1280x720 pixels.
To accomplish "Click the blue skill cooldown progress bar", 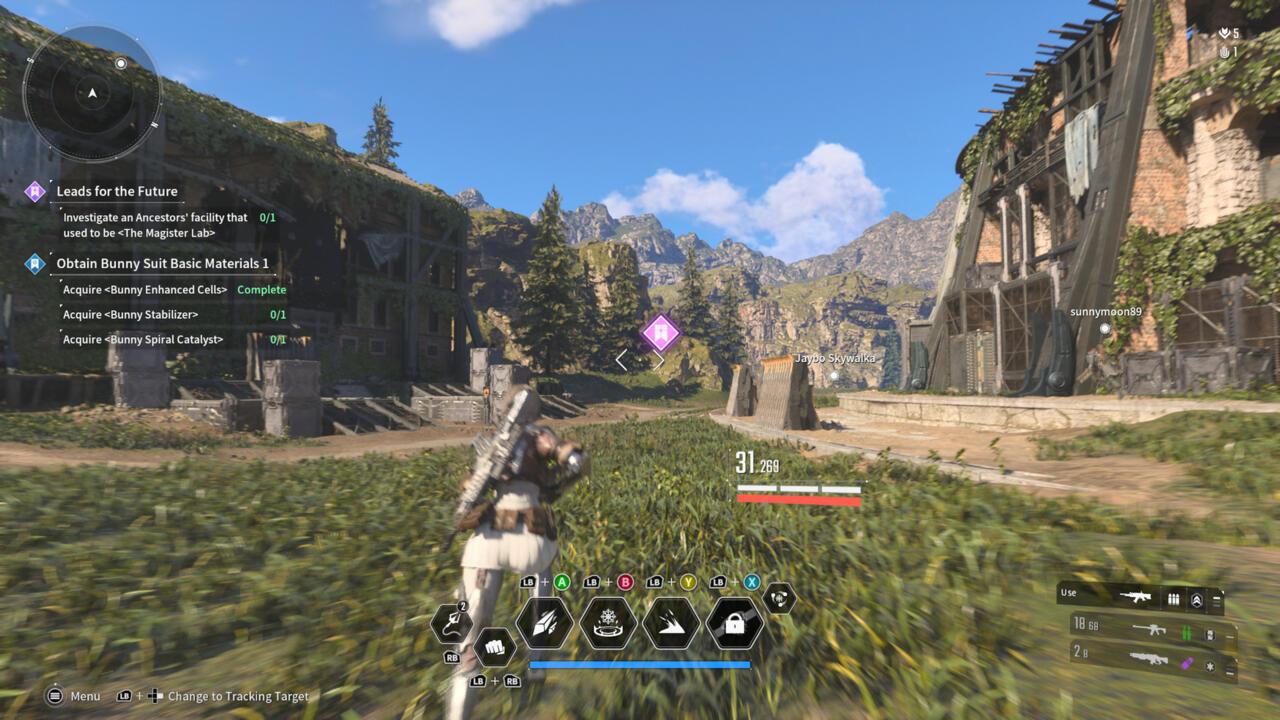I will [640, 663].
